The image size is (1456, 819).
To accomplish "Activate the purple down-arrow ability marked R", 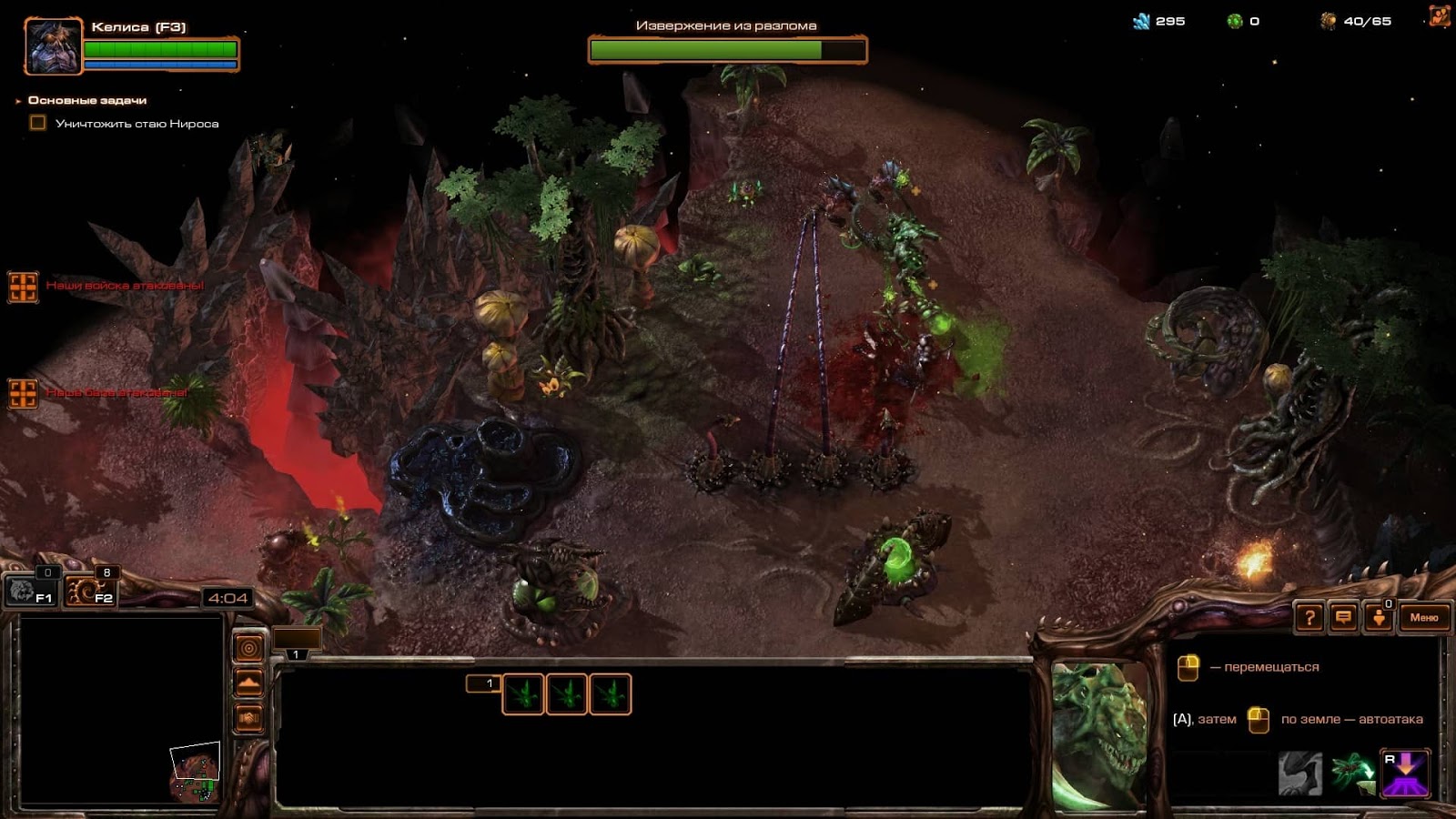I will point(1406,772).
